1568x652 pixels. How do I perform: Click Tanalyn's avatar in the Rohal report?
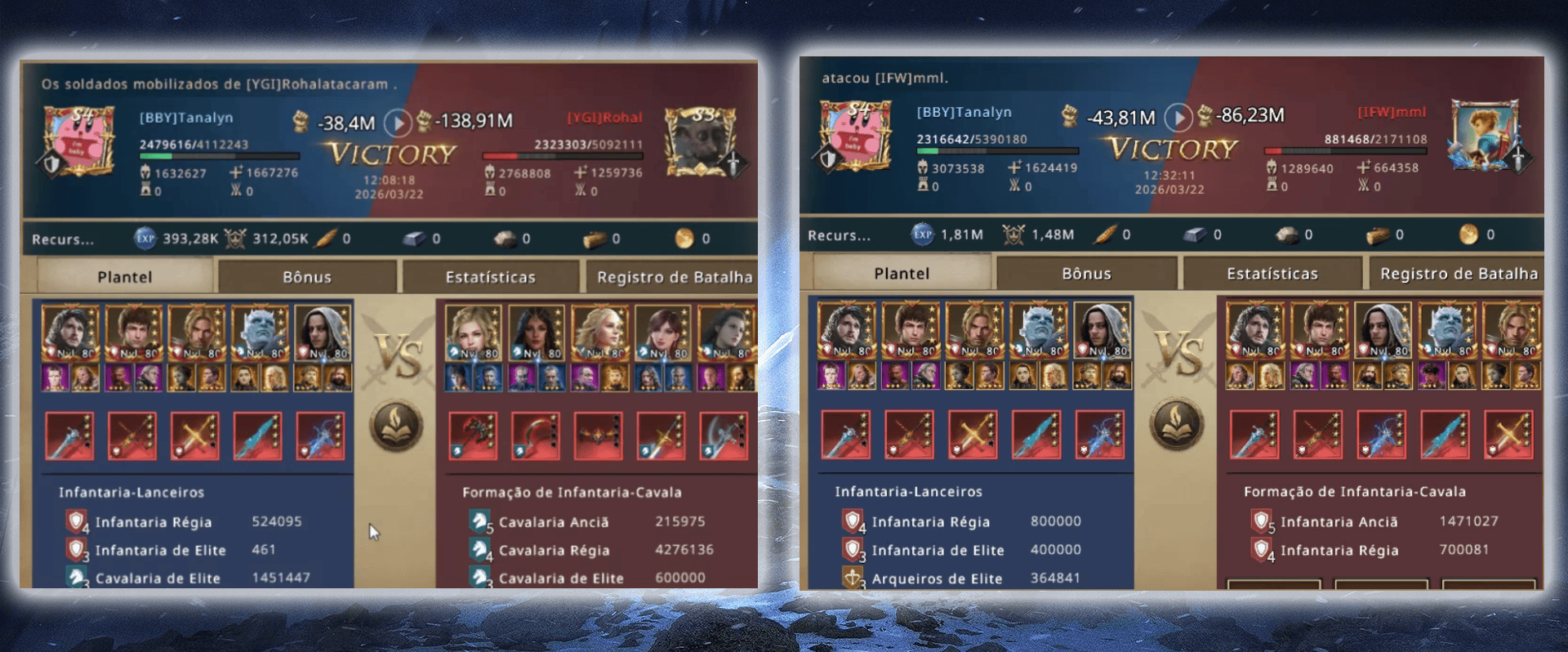point(79,143)
